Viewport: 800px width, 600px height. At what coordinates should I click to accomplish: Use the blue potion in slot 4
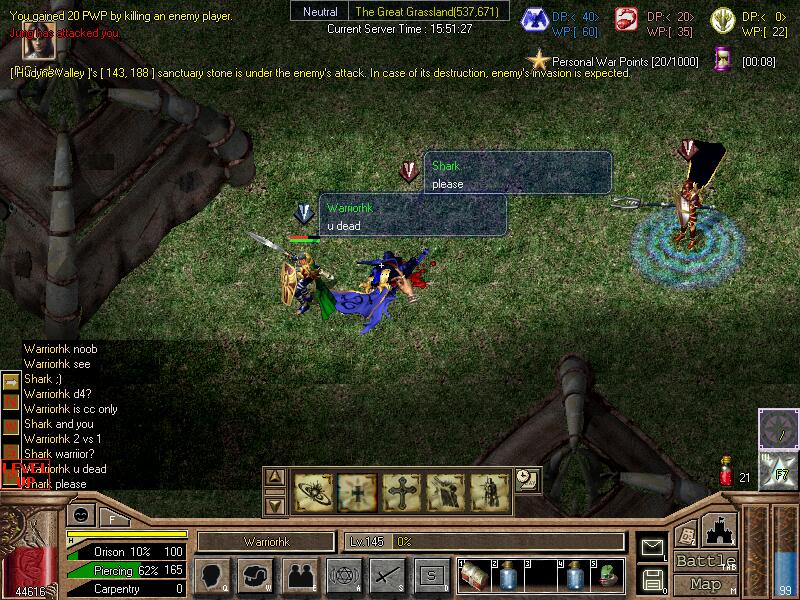575,576
